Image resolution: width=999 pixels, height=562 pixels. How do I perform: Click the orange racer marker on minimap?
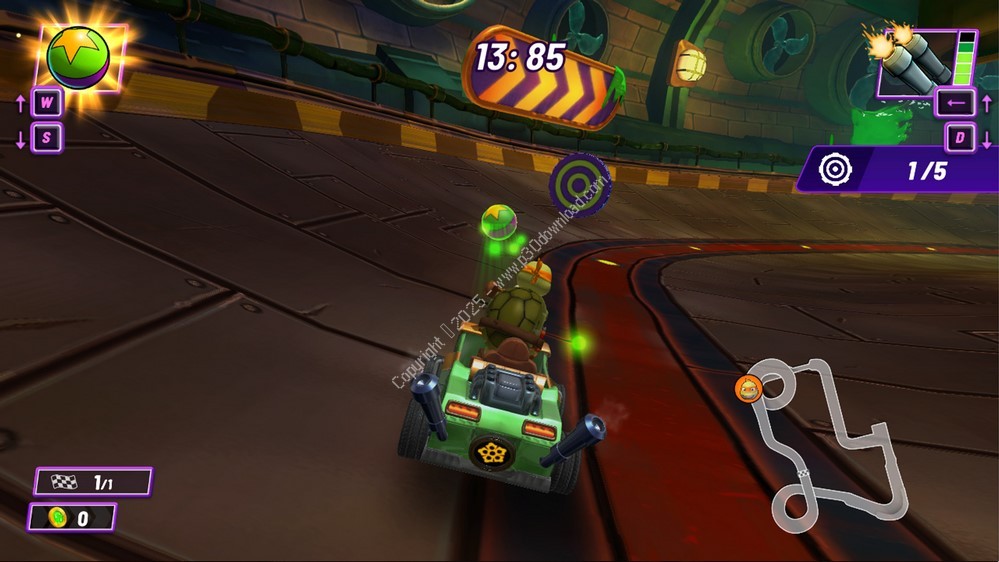coord(748,388)
